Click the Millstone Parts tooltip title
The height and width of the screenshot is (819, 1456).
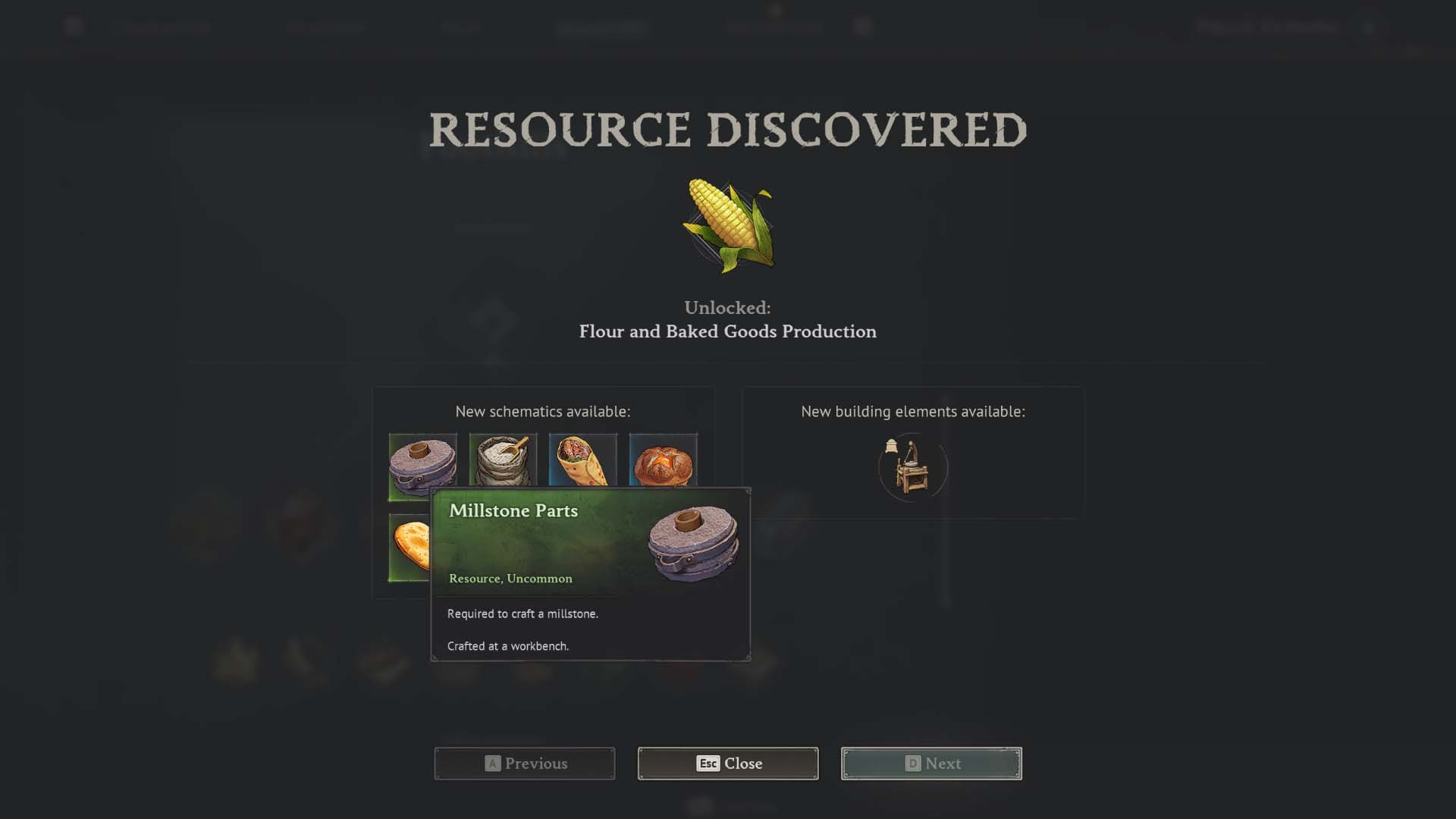click(514, 510)
